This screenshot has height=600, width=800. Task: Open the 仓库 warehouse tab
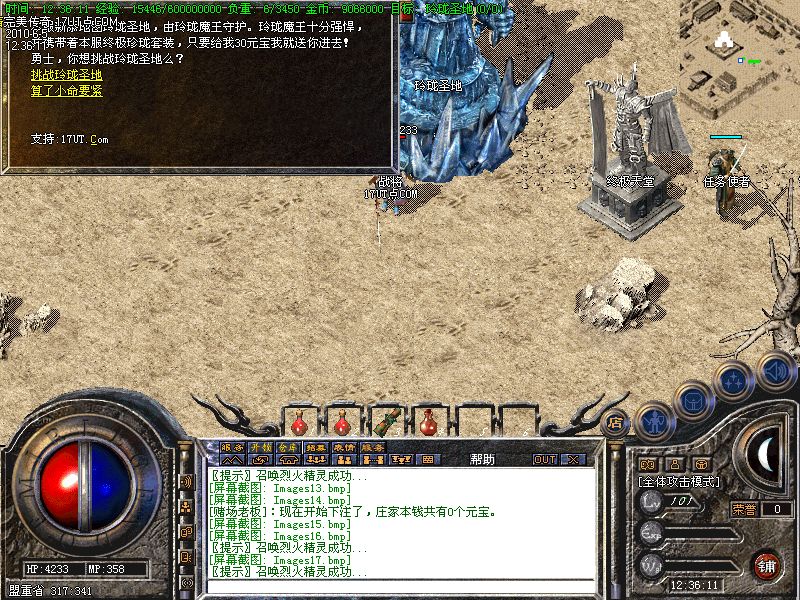(x=289, y=447)
